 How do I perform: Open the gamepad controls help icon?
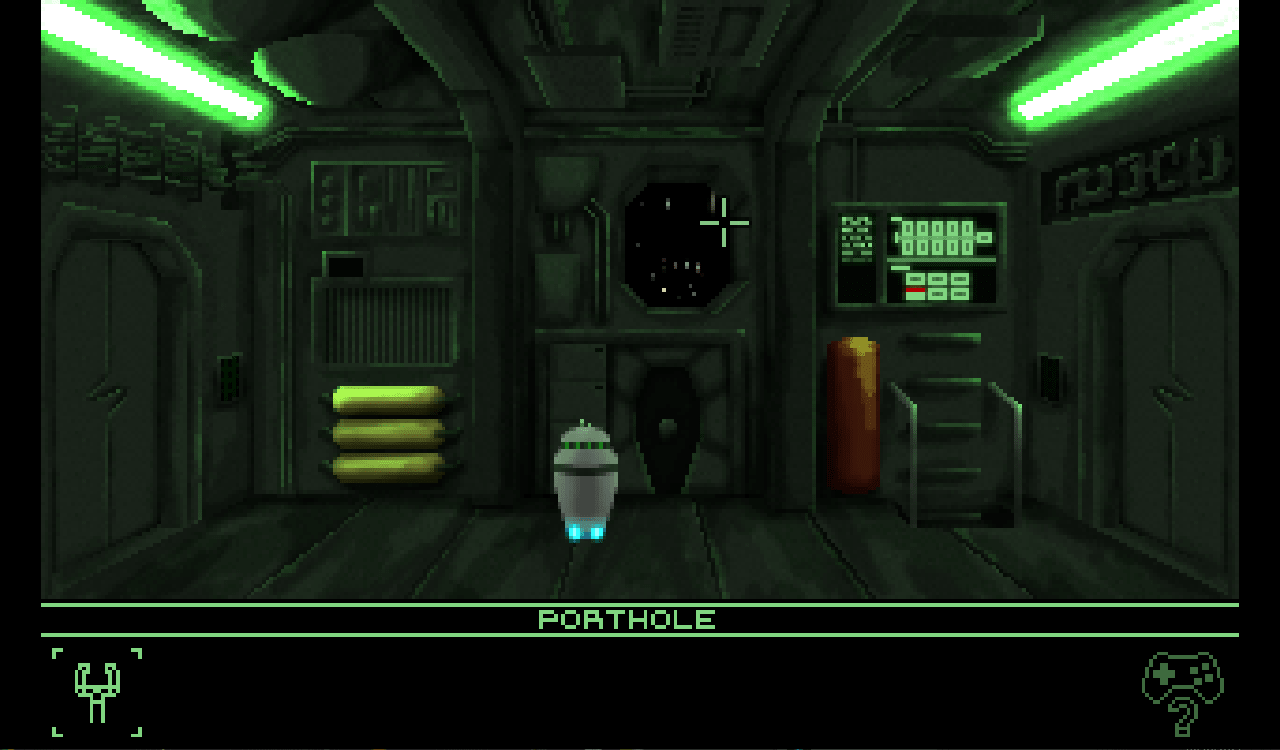[1183, 690]
